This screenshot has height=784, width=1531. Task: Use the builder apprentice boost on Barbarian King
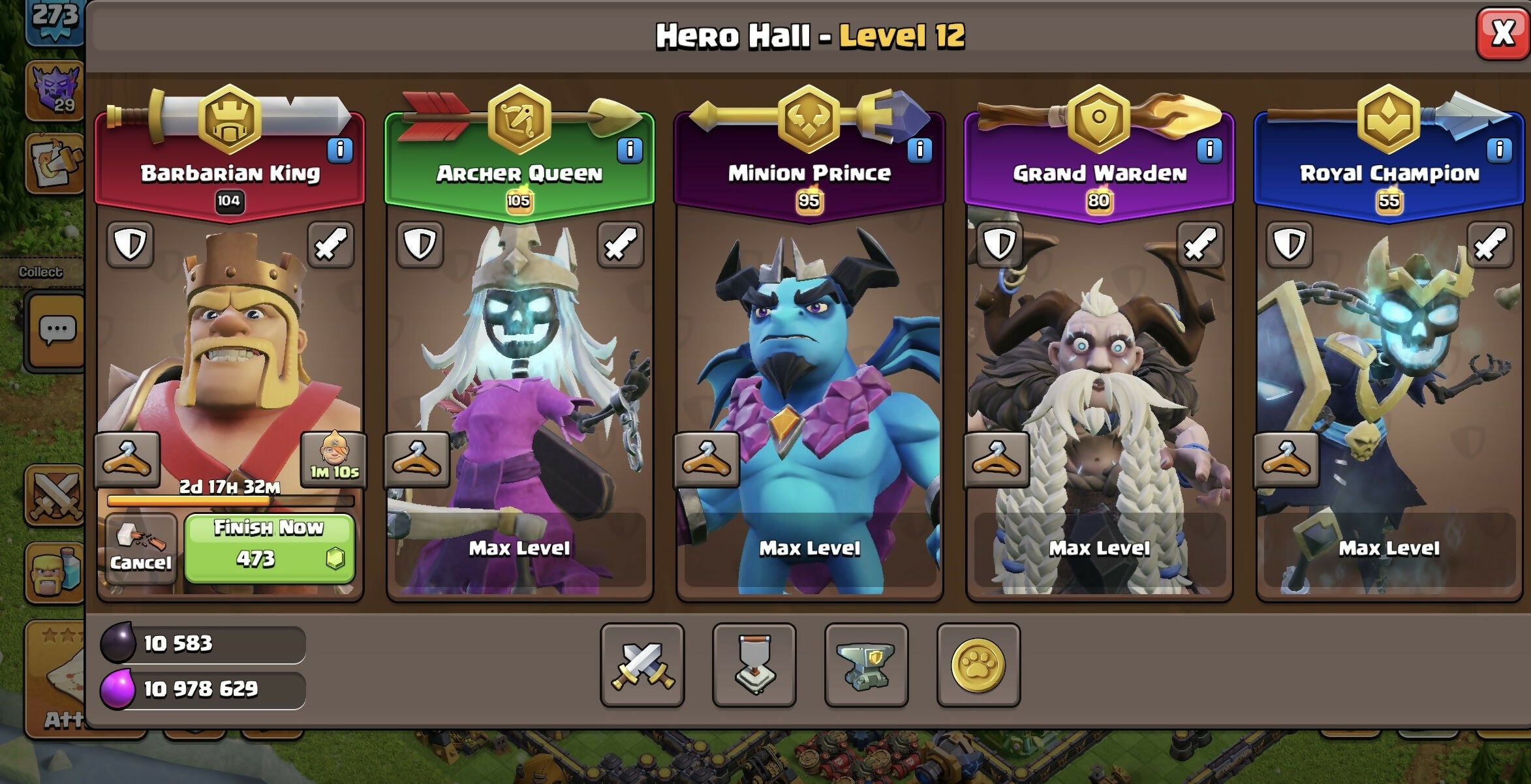click(x=333, y=459)
